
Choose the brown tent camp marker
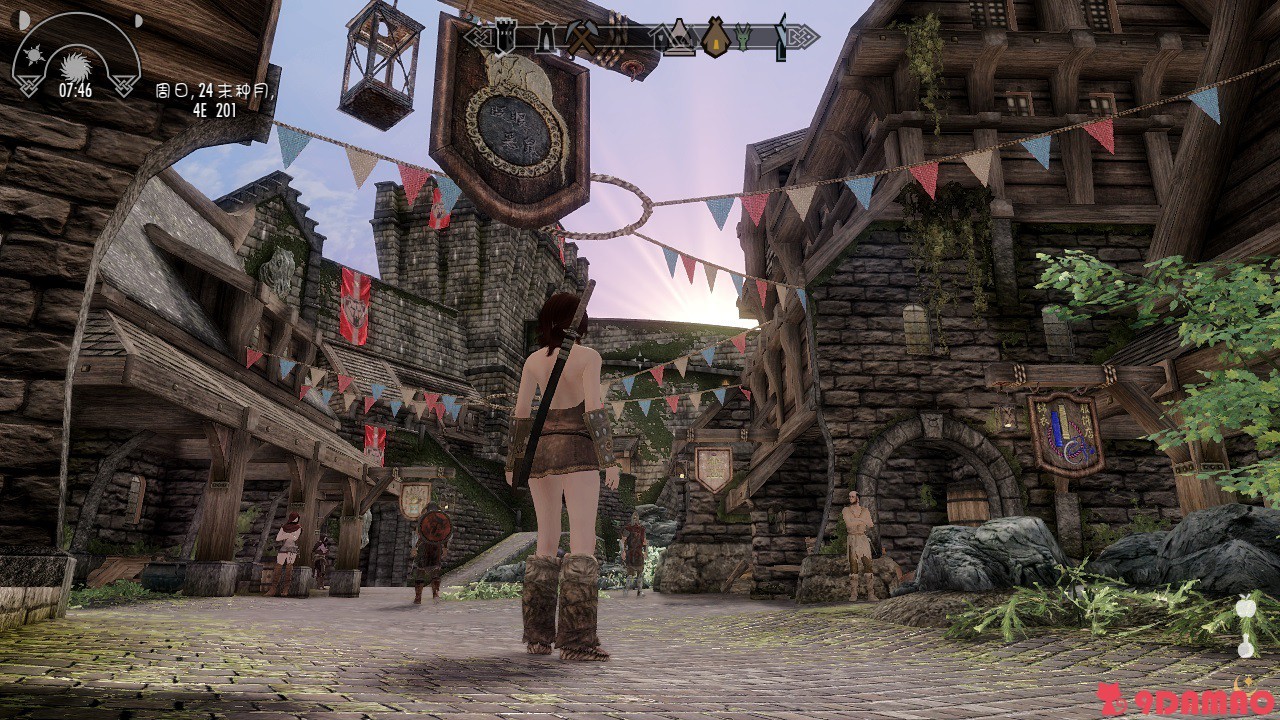point(715,37)
